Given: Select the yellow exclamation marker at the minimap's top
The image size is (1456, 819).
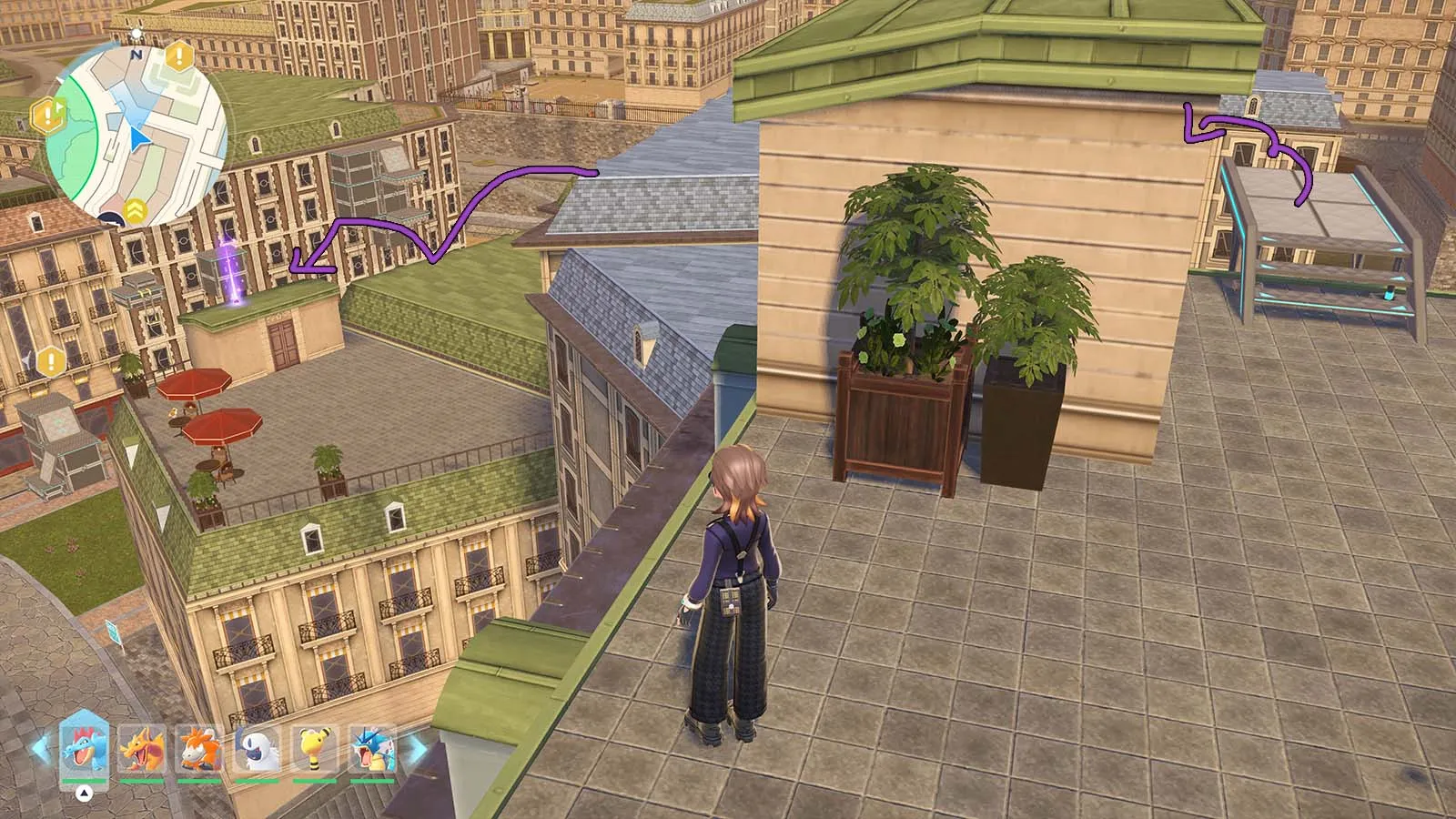Looking at the screenshot, I should [x=179, y=57].
